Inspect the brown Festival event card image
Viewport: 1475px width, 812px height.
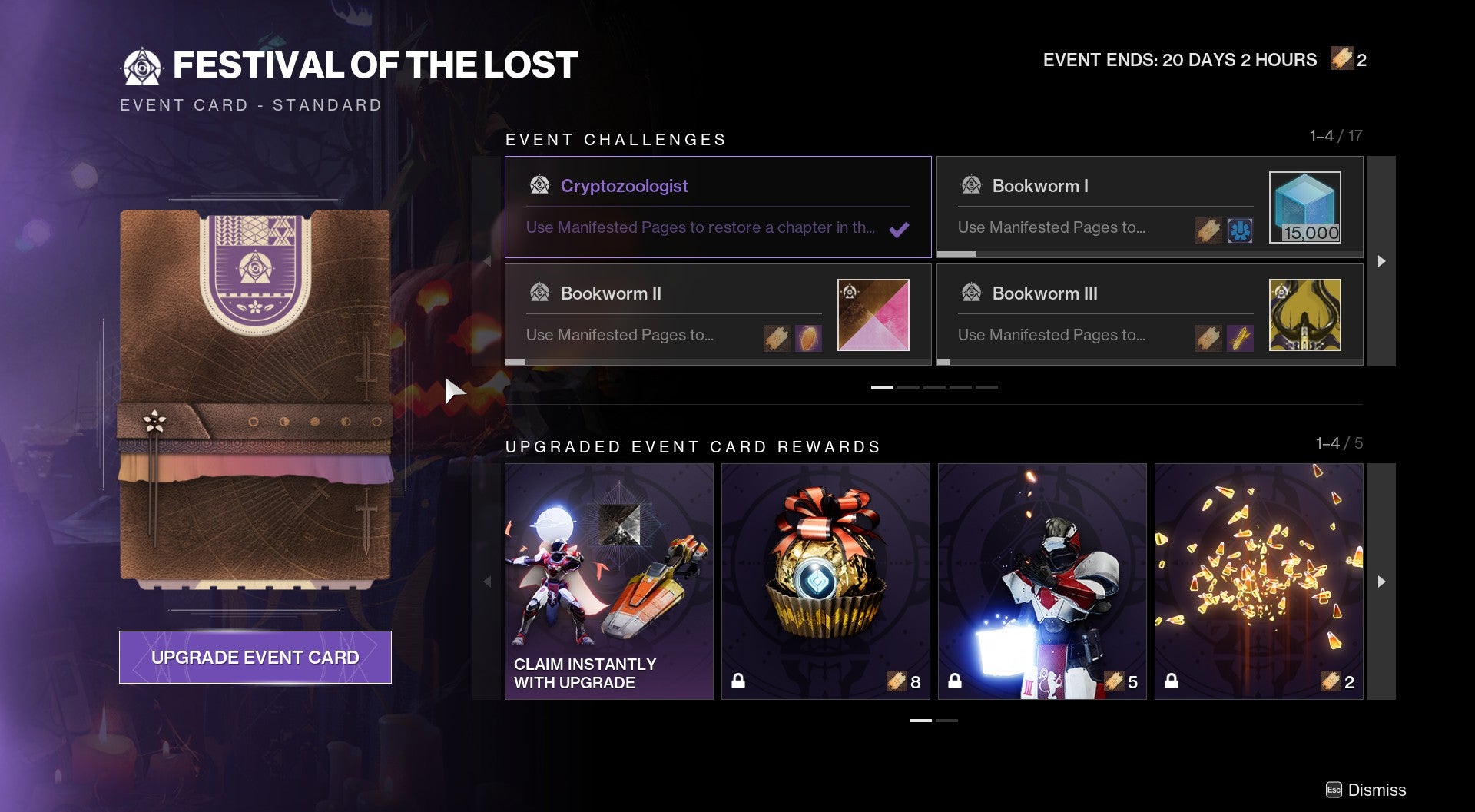tap(255, 396)
